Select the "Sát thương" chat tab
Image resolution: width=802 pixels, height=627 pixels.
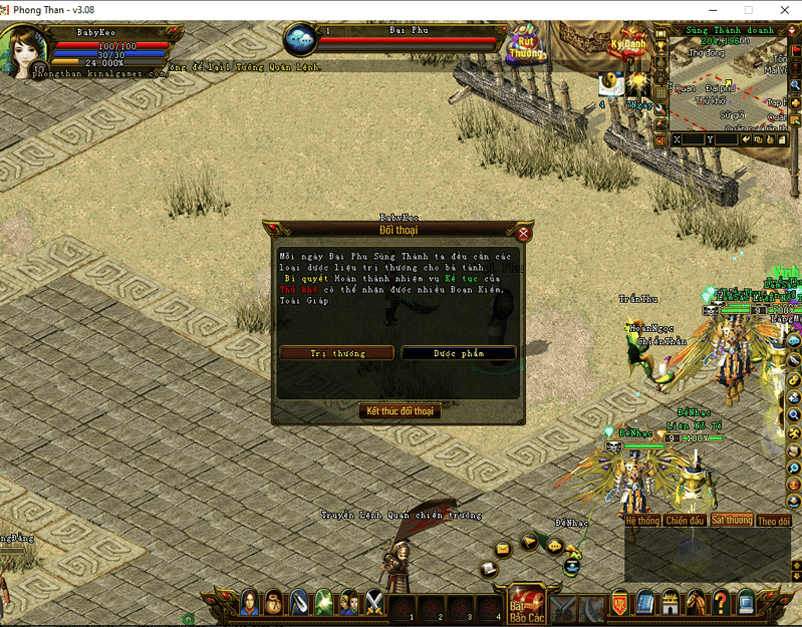[731, 521]
